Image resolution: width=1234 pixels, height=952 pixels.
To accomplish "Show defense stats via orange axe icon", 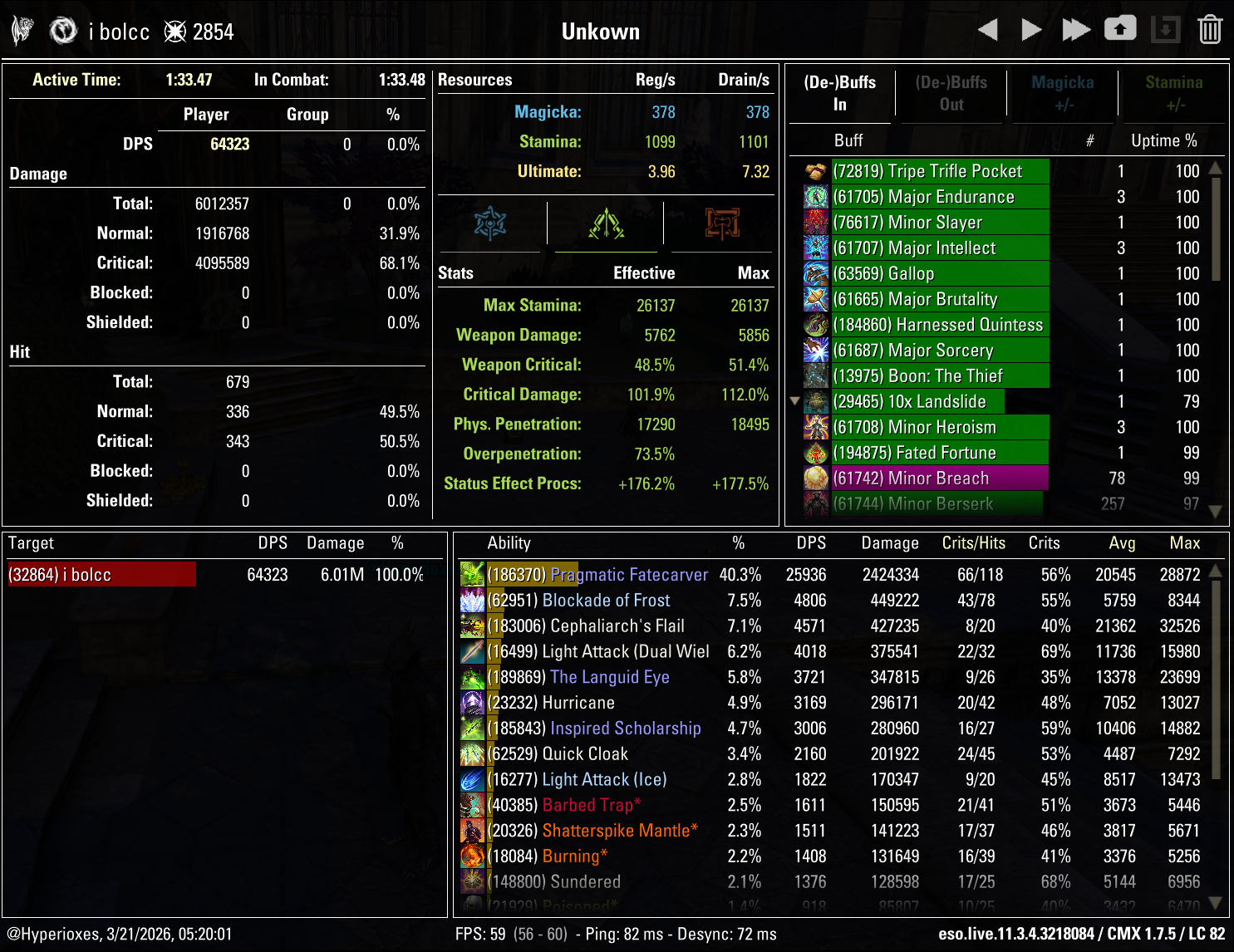I will [721, 223].
